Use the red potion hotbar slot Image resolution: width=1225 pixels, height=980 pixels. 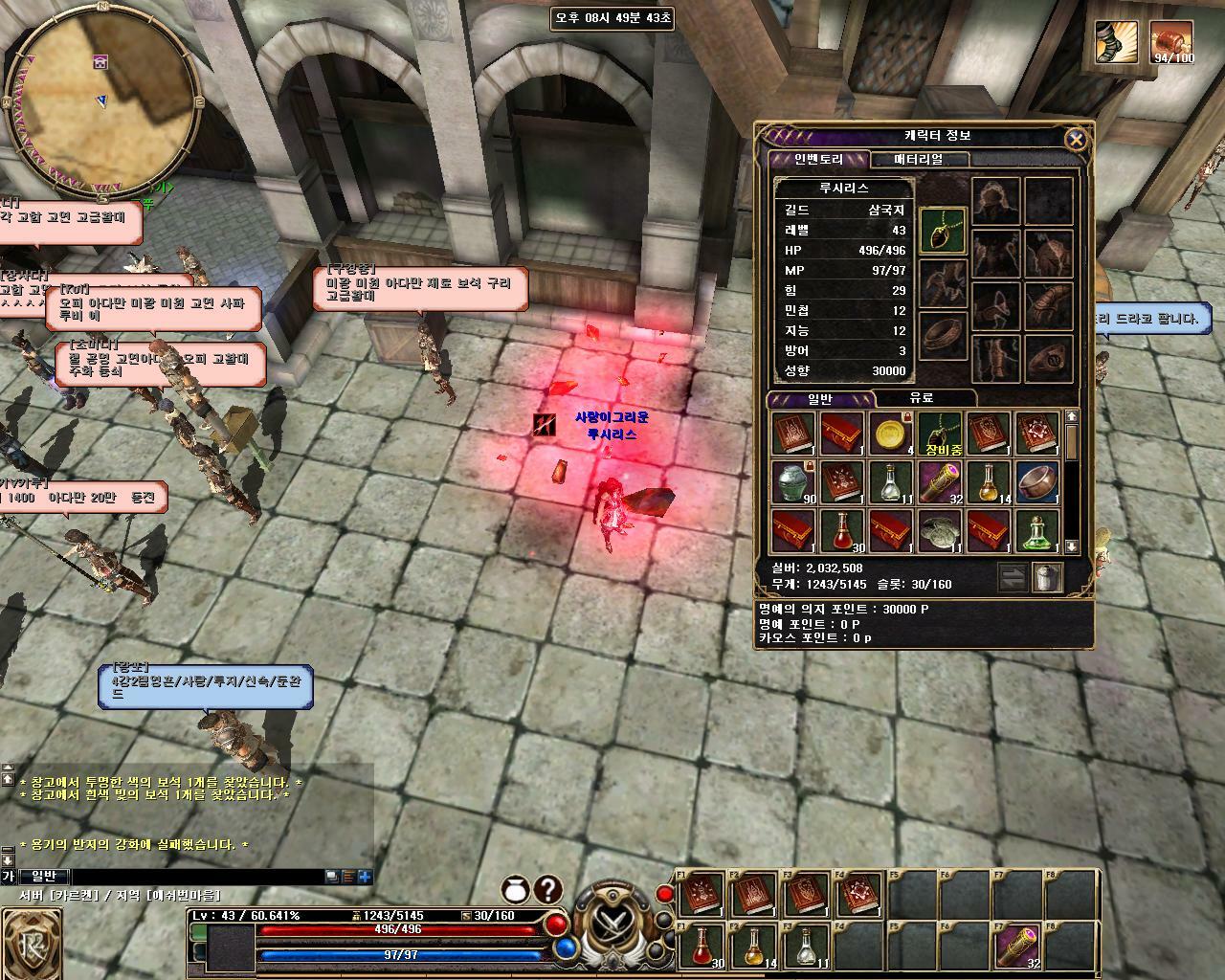click(x=702, y=947)
